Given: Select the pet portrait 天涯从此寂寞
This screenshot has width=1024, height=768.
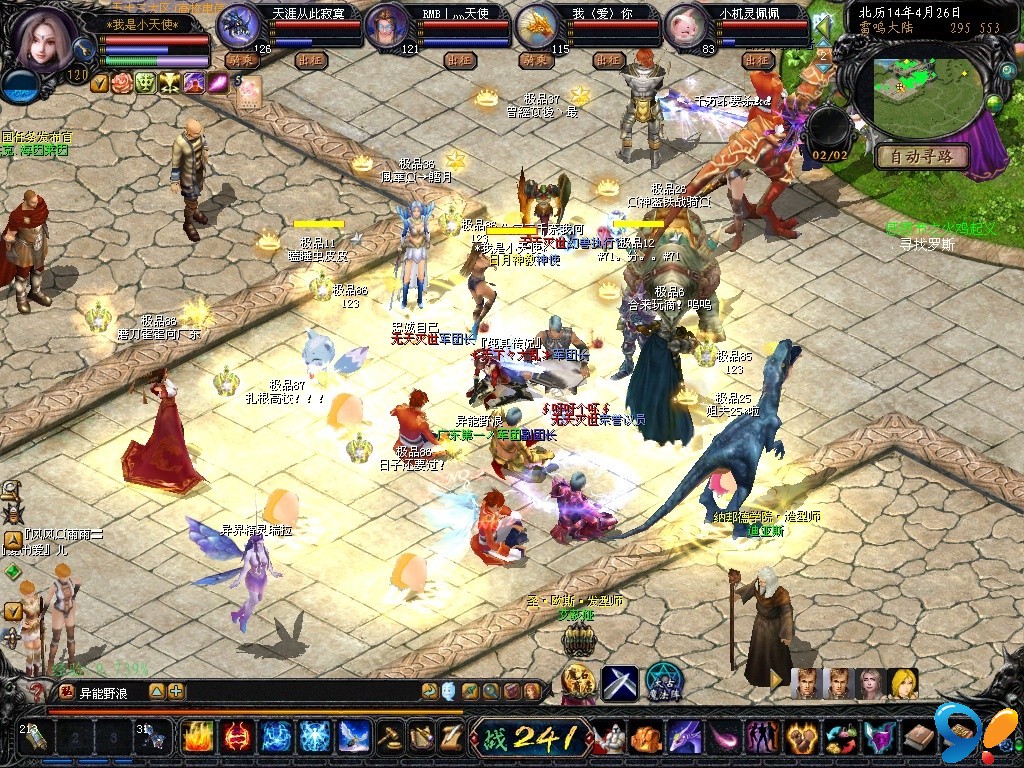Looking at the screenshot, I should pos(238,25).
